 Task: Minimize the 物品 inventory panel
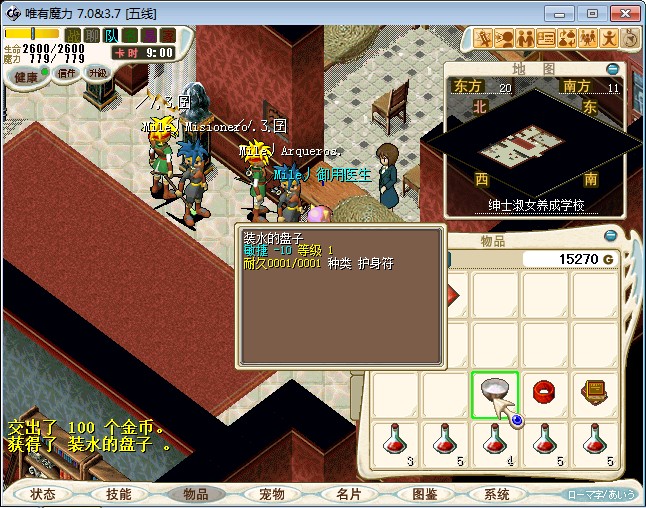[x=612, y=238]
